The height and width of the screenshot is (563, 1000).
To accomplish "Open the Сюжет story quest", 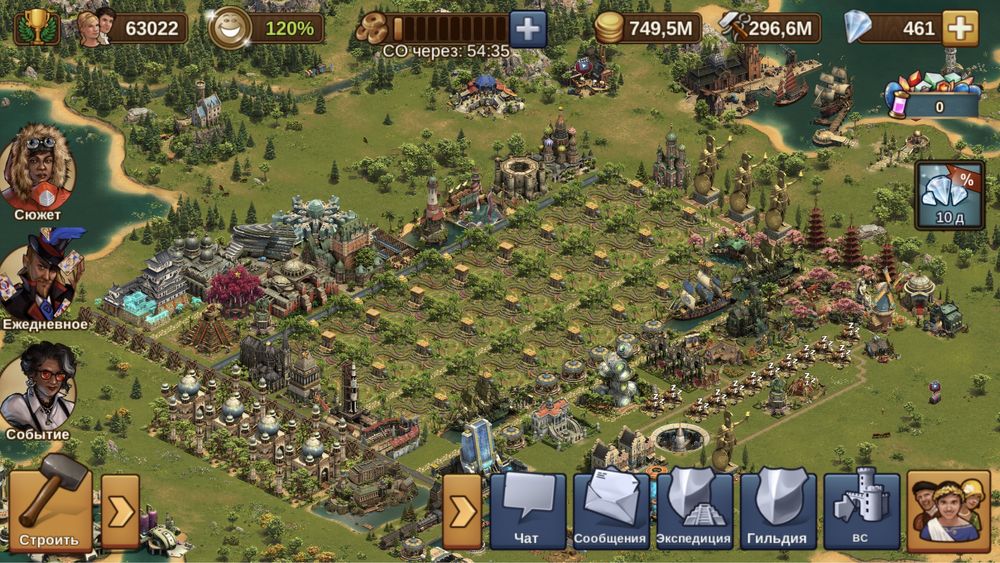I will (x=38, y=172).
